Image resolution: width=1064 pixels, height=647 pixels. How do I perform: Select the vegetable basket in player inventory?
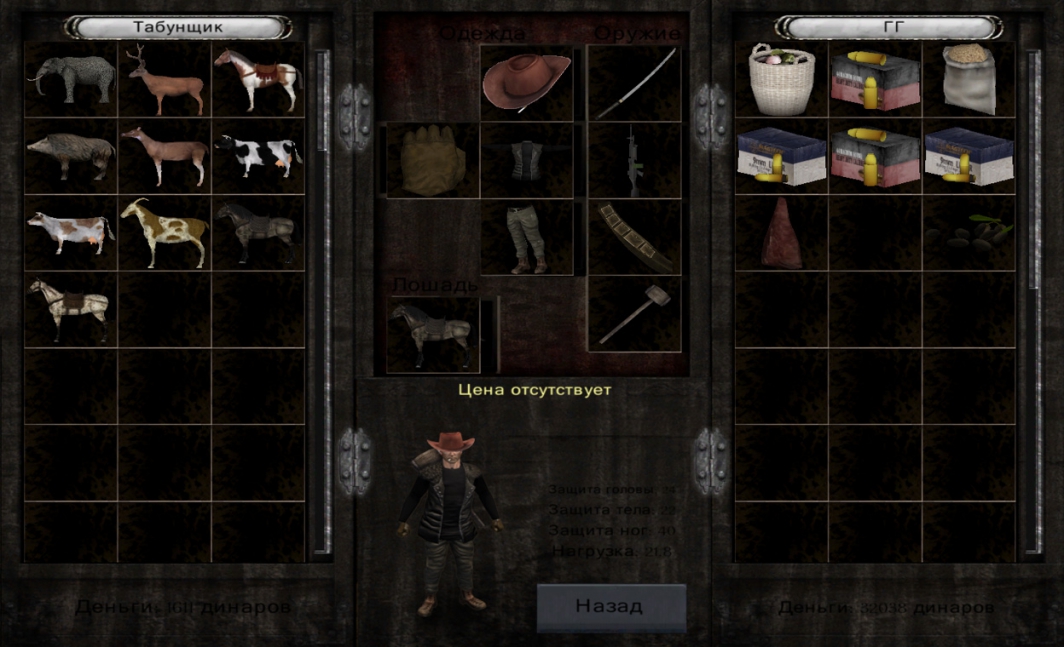tap(782, 79)
